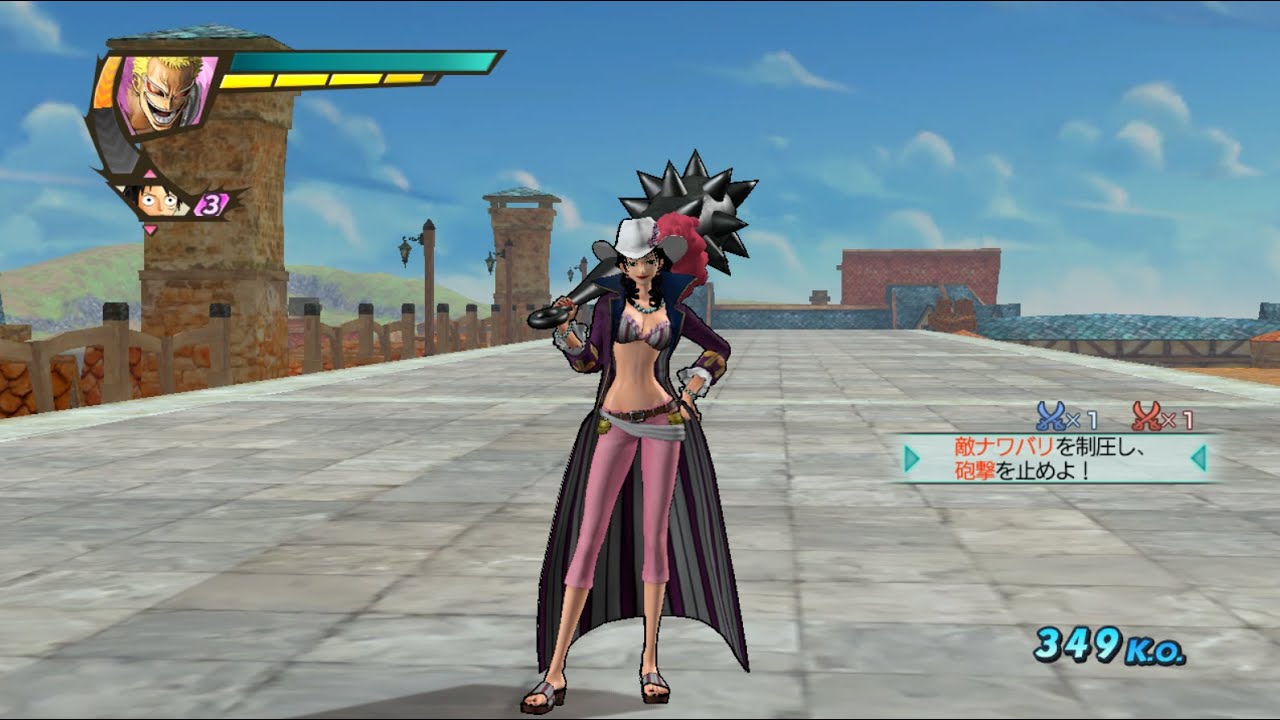Screen dimensions: 1280x720
Task: Click the red enemy territory icon
Action: (1147, 413)
